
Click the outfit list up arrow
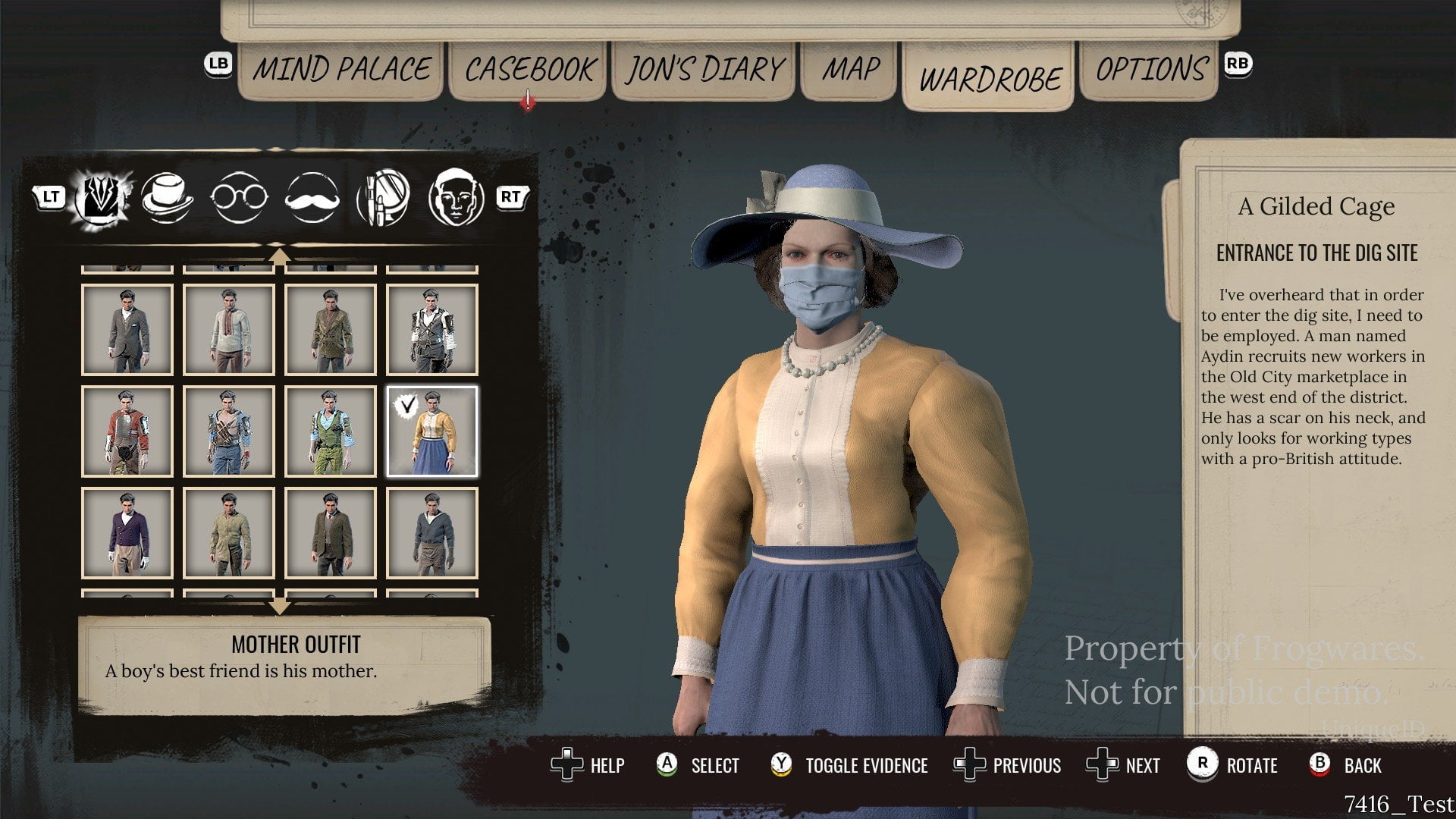pyautogui.click(x=280, y=256)
